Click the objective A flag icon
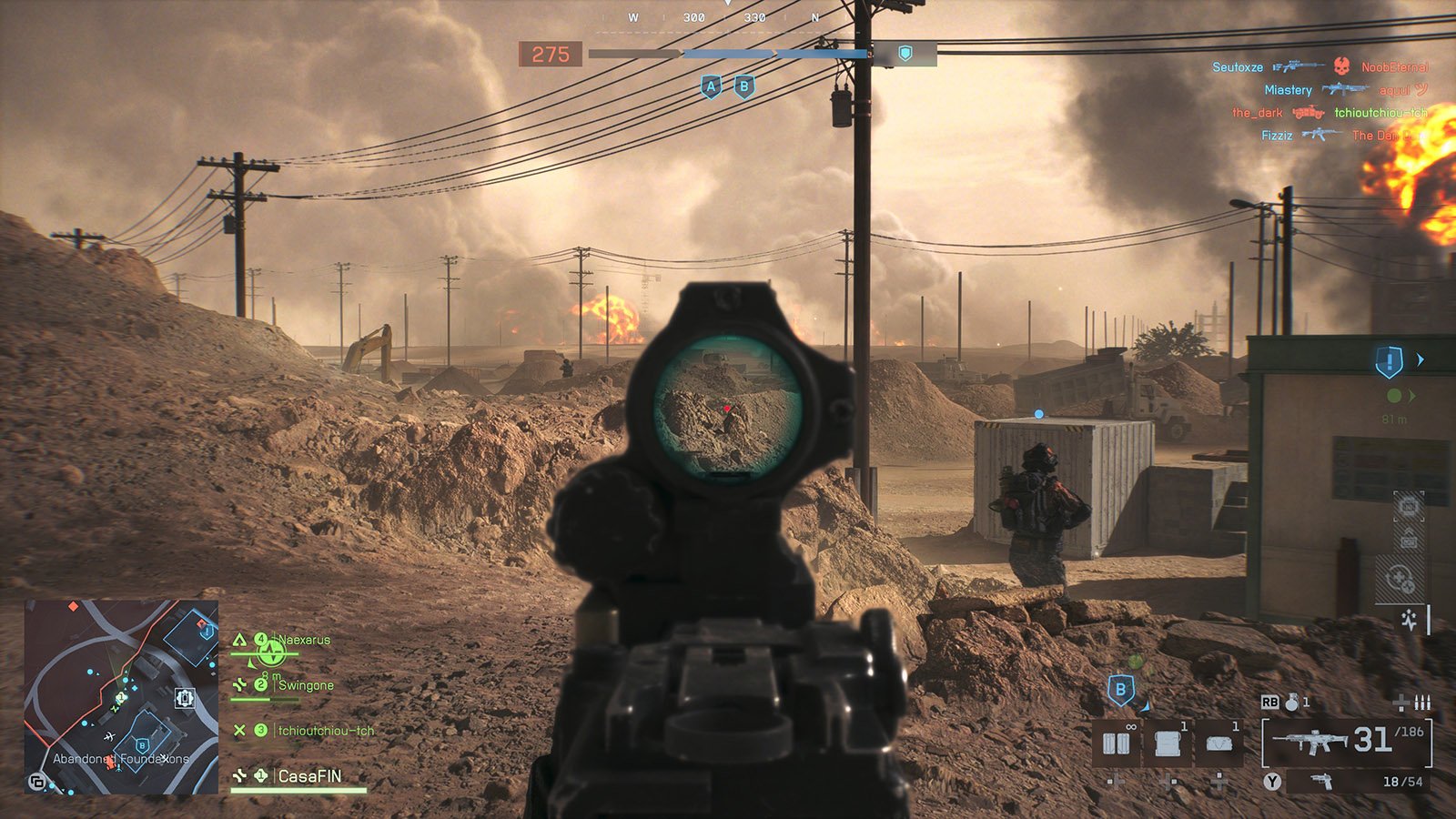 pos(711,87)
